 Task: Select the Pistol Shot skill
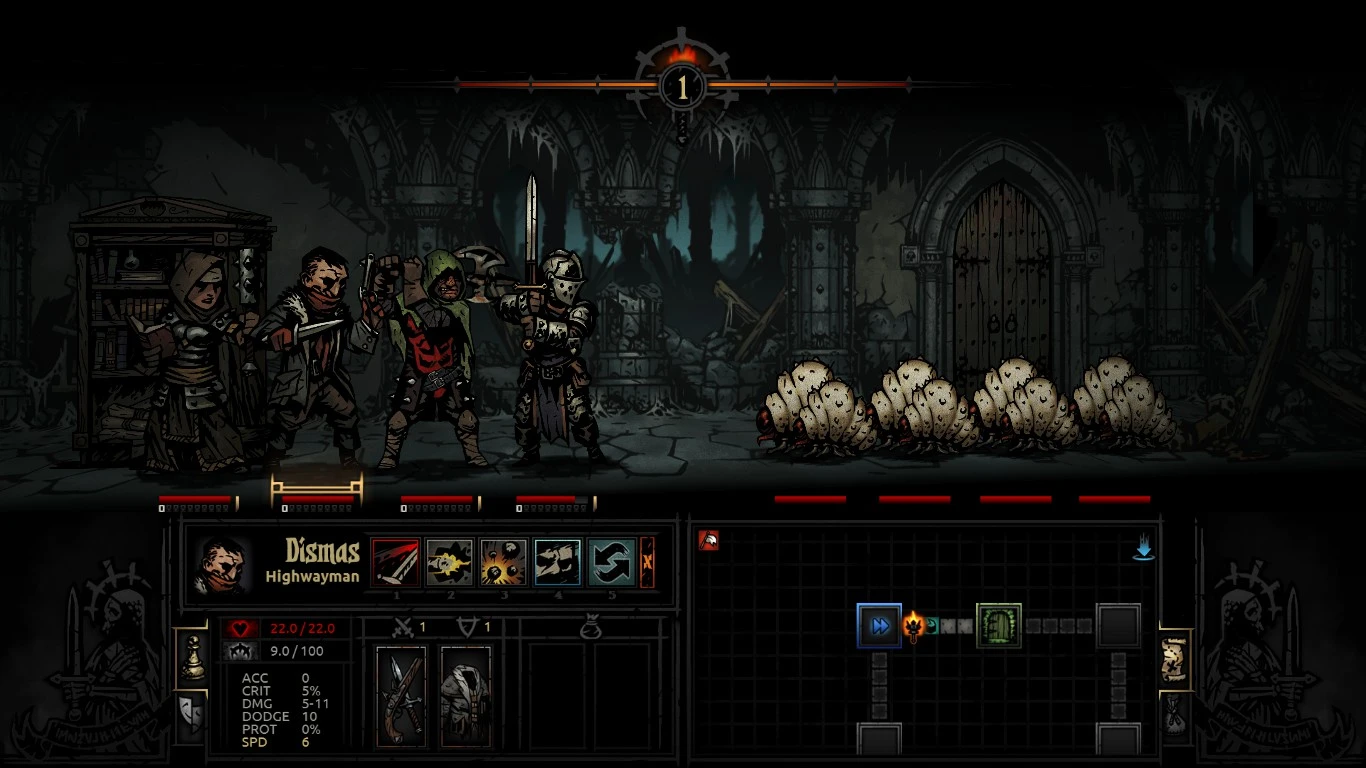point(450,562)
